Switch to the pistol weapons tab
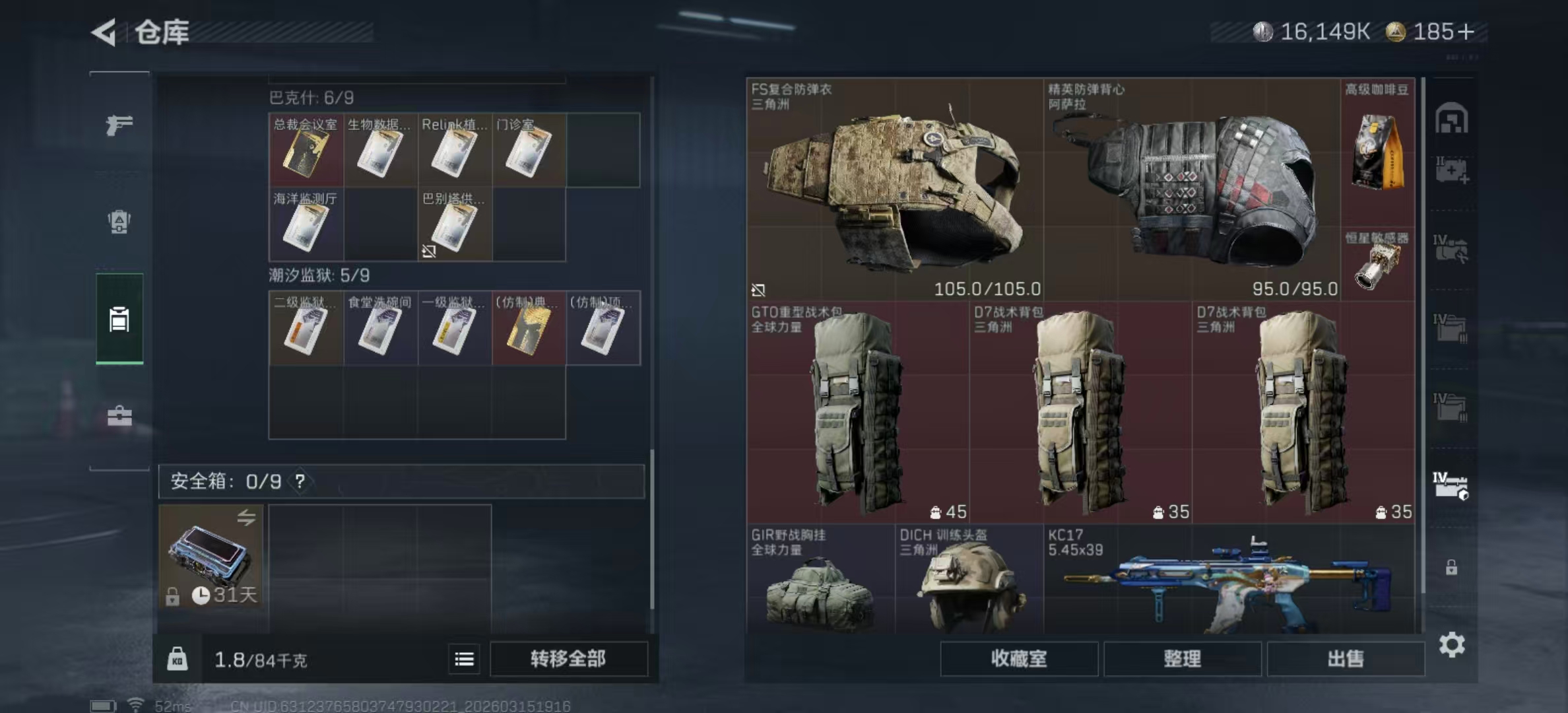The width and height of the screenshot is (1568, 713). tap(119, 124)
